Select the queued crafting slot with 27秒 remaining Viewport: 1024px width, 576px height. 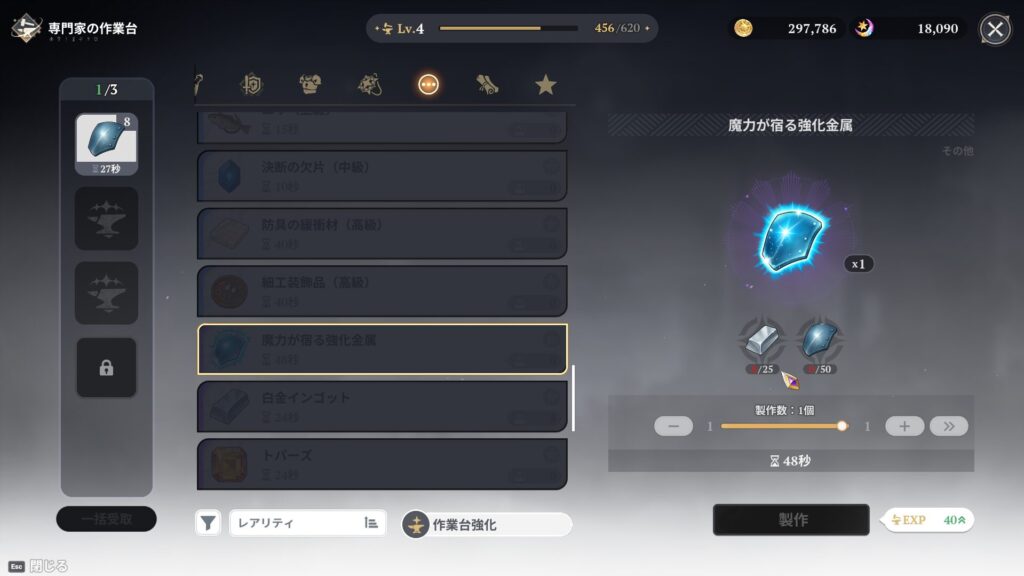click(x=106, y=144)
